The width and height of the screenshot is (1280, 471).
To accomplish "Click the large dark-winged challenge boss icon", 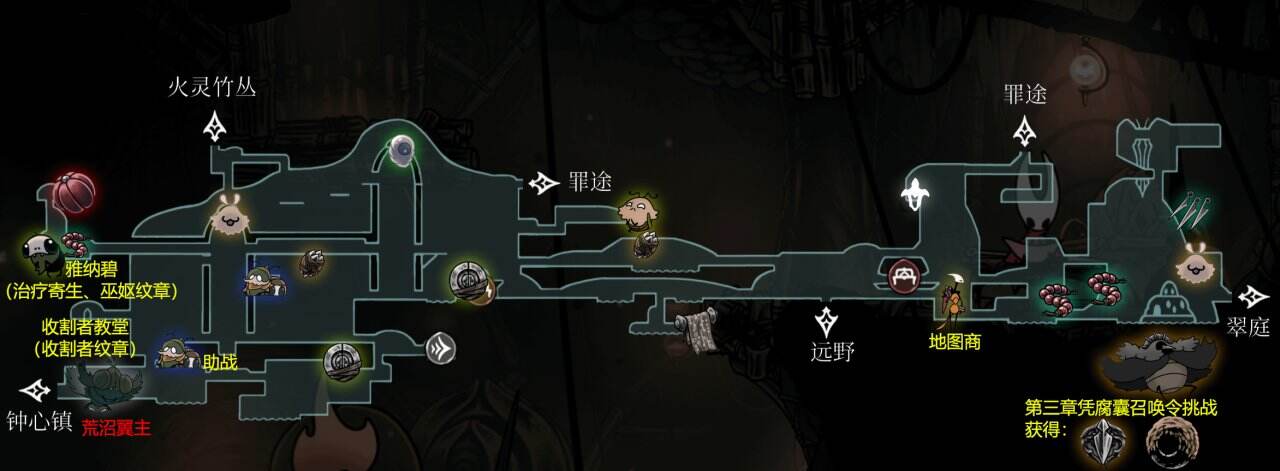I will click(1161, 364).
